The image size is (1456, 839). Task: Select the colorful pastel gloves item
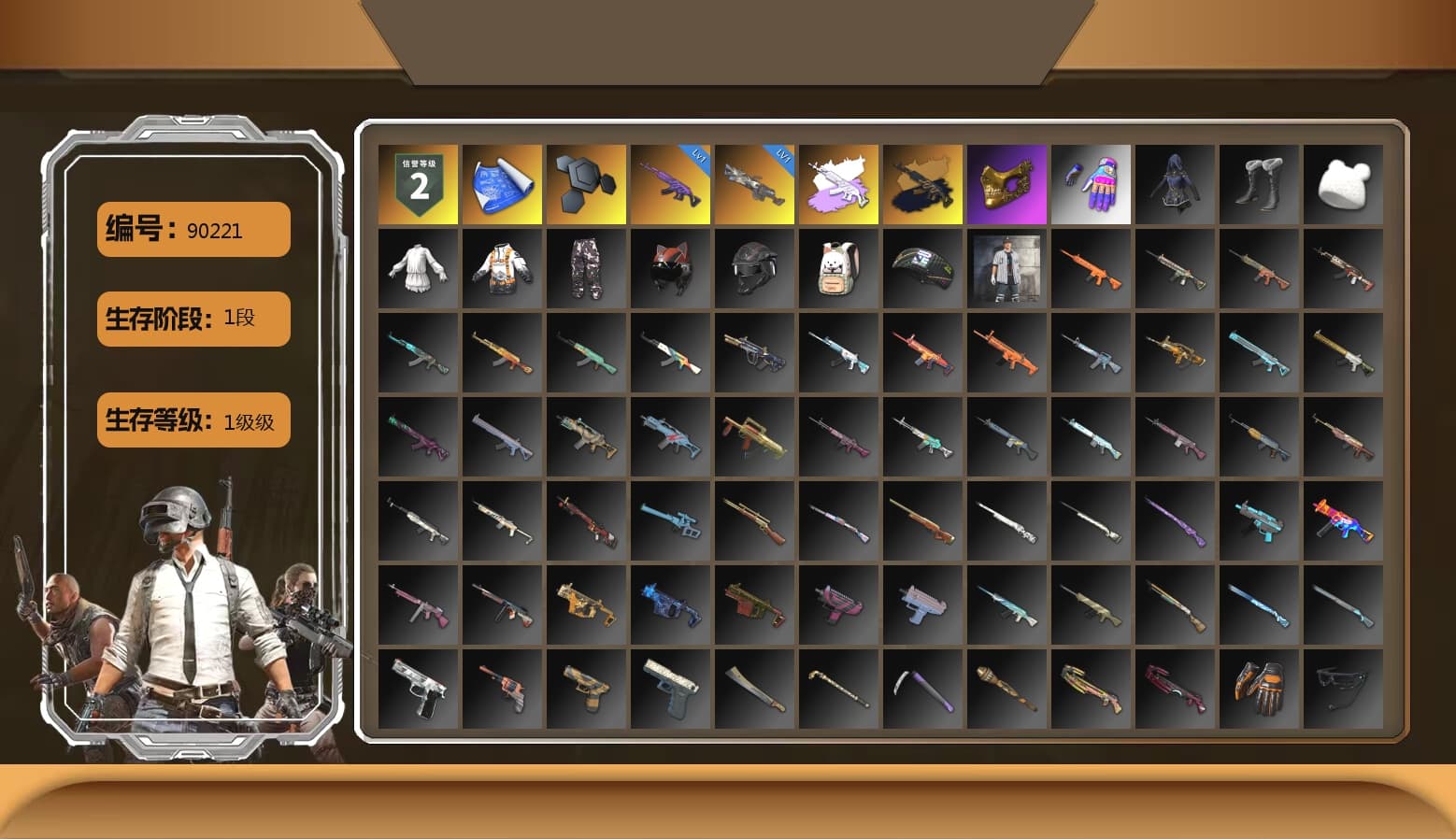[1091, 183]
